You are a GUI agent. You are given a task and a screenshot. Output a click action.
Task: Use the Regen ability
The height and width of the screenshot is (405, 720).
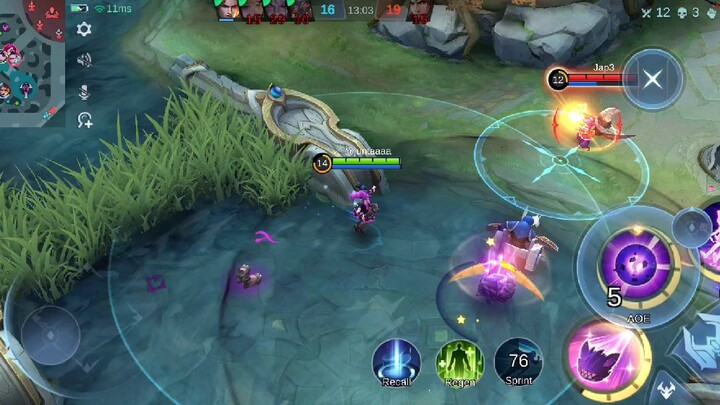click(459, 362)
